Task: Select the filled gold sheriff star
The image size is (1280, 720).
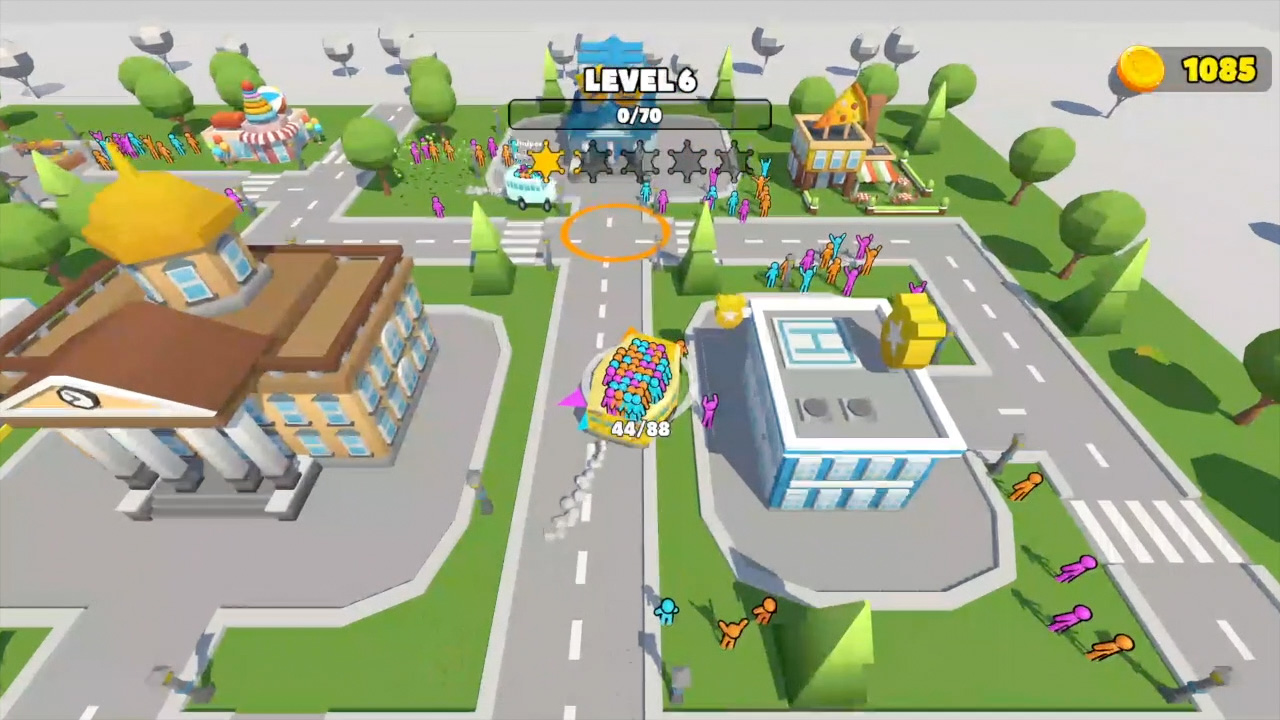Action: tap(545, 163)
